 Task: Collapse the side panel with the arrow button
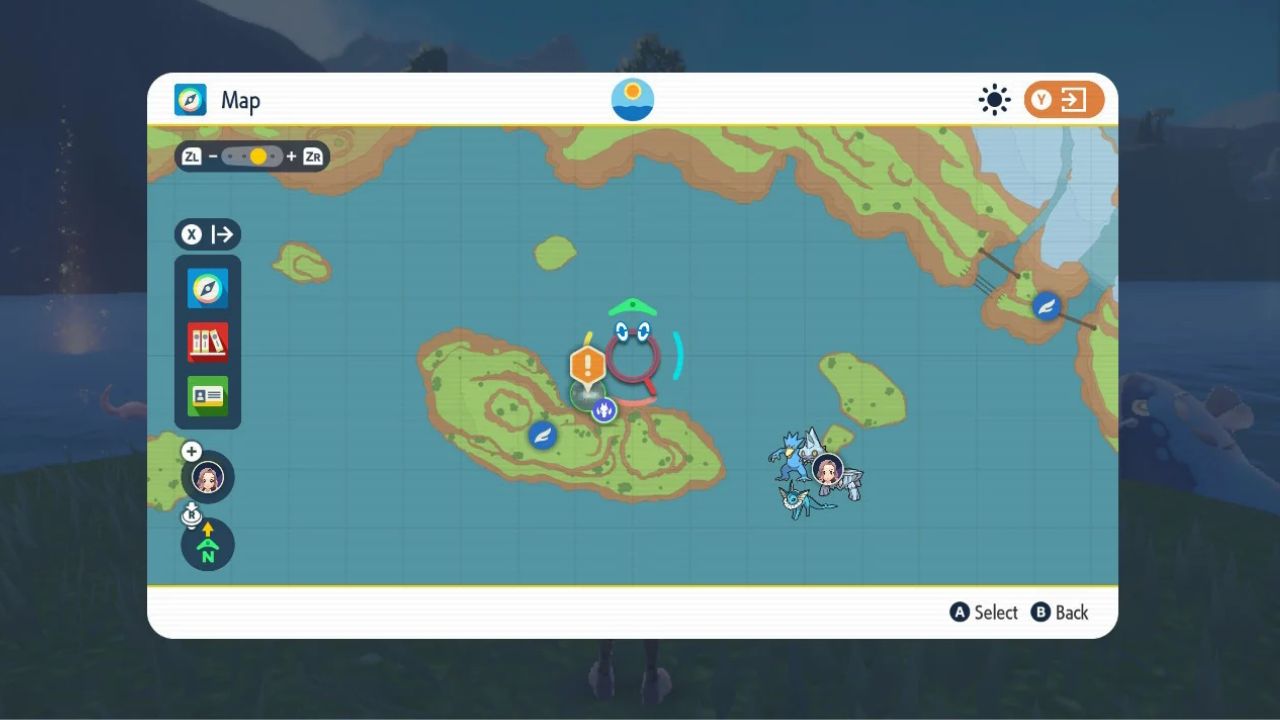click(x=208, y=235)
